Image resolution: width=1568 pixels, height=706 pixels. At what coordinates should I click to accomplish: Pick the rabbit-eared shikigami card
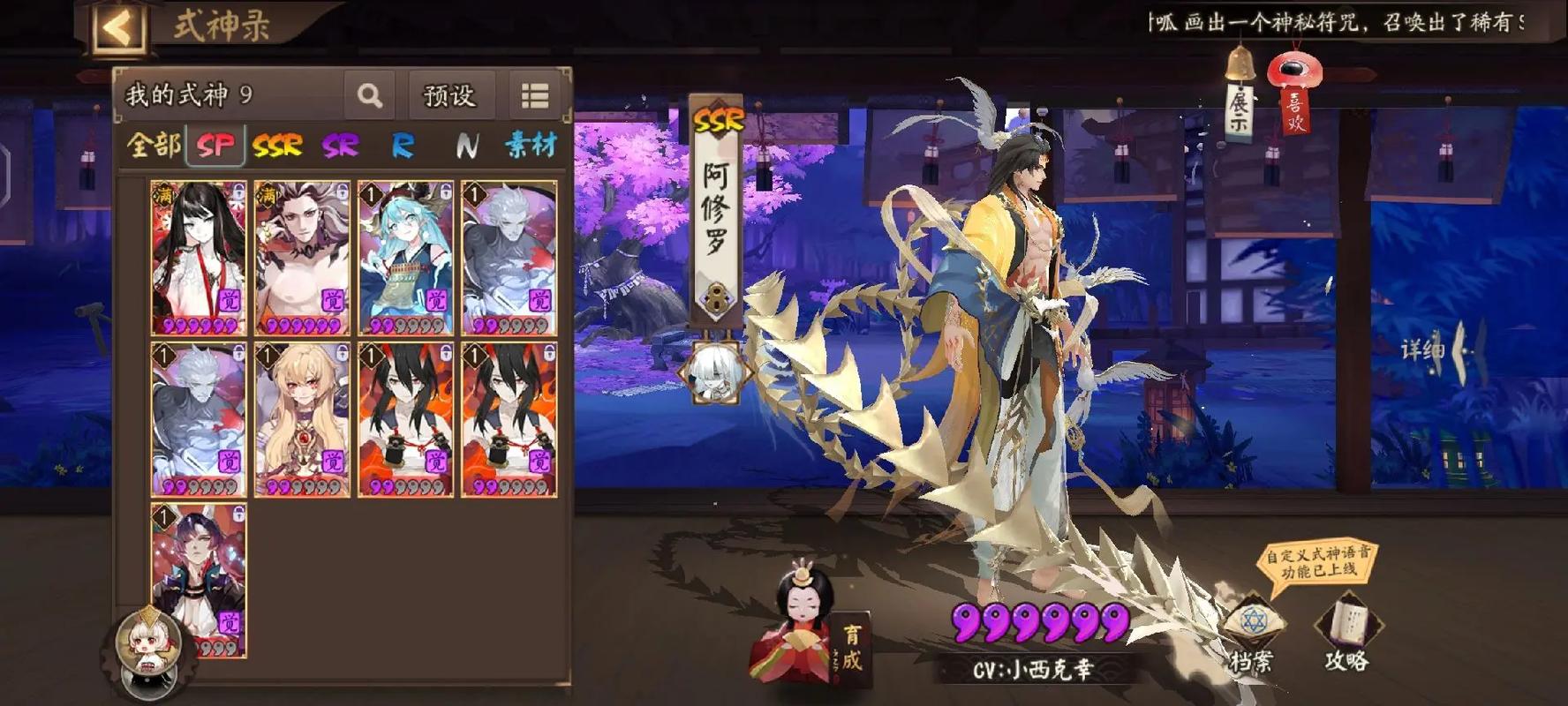199,578
